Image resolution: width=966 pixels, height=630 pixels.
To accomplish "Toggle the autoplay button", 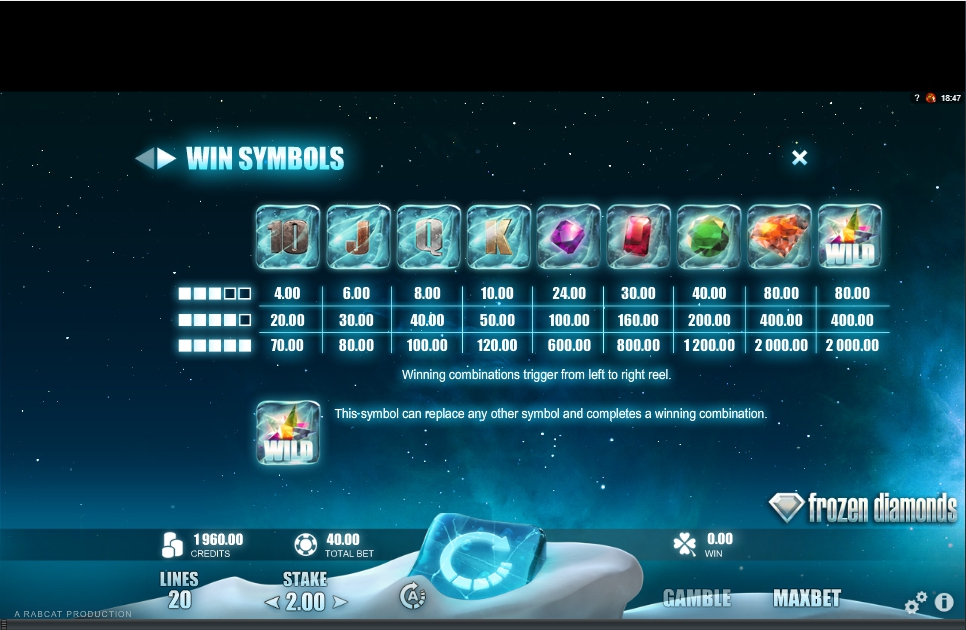I will tap(412, 596).
